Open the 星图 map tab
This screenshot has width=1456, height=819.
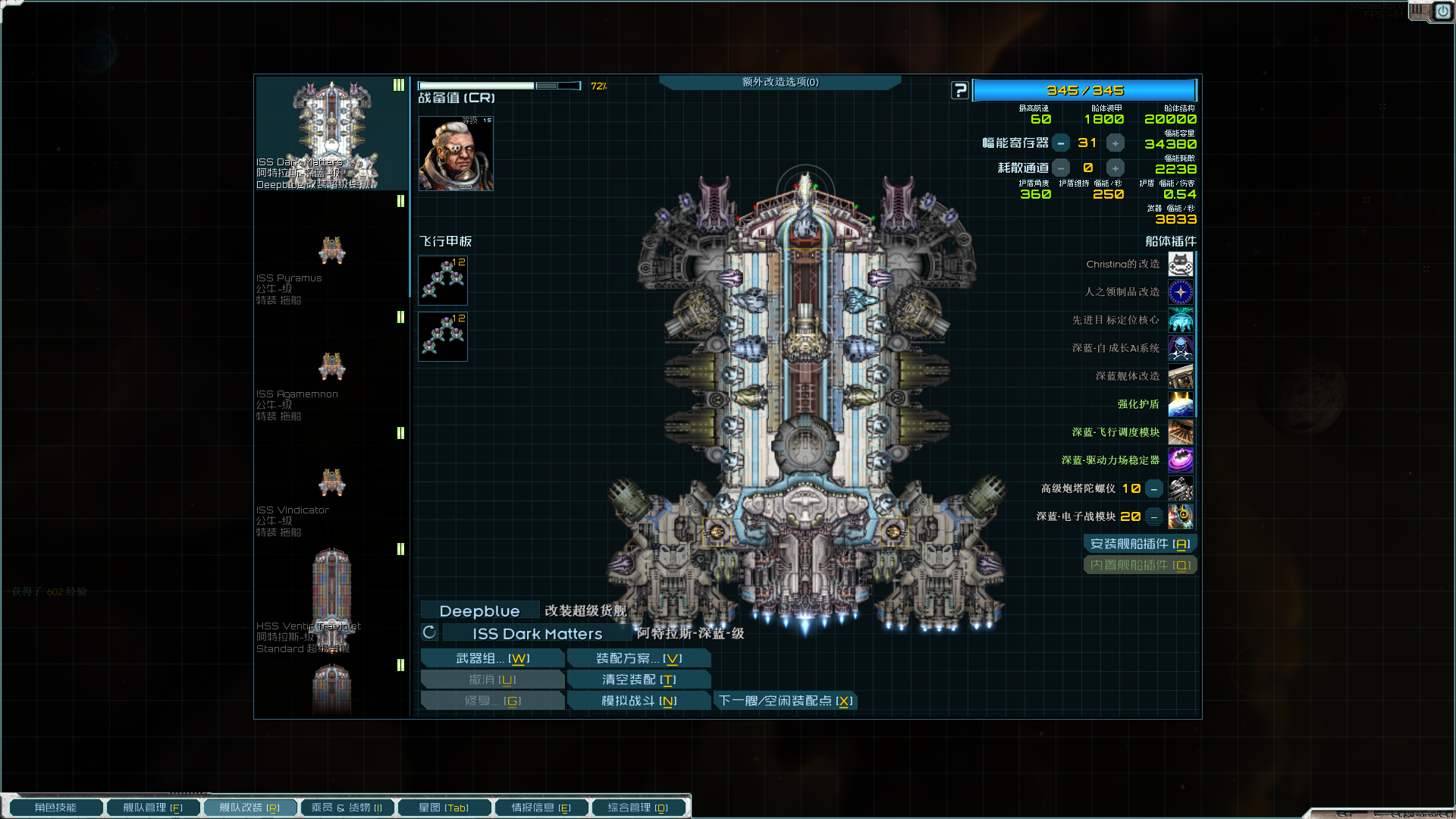tap(444, 808)
